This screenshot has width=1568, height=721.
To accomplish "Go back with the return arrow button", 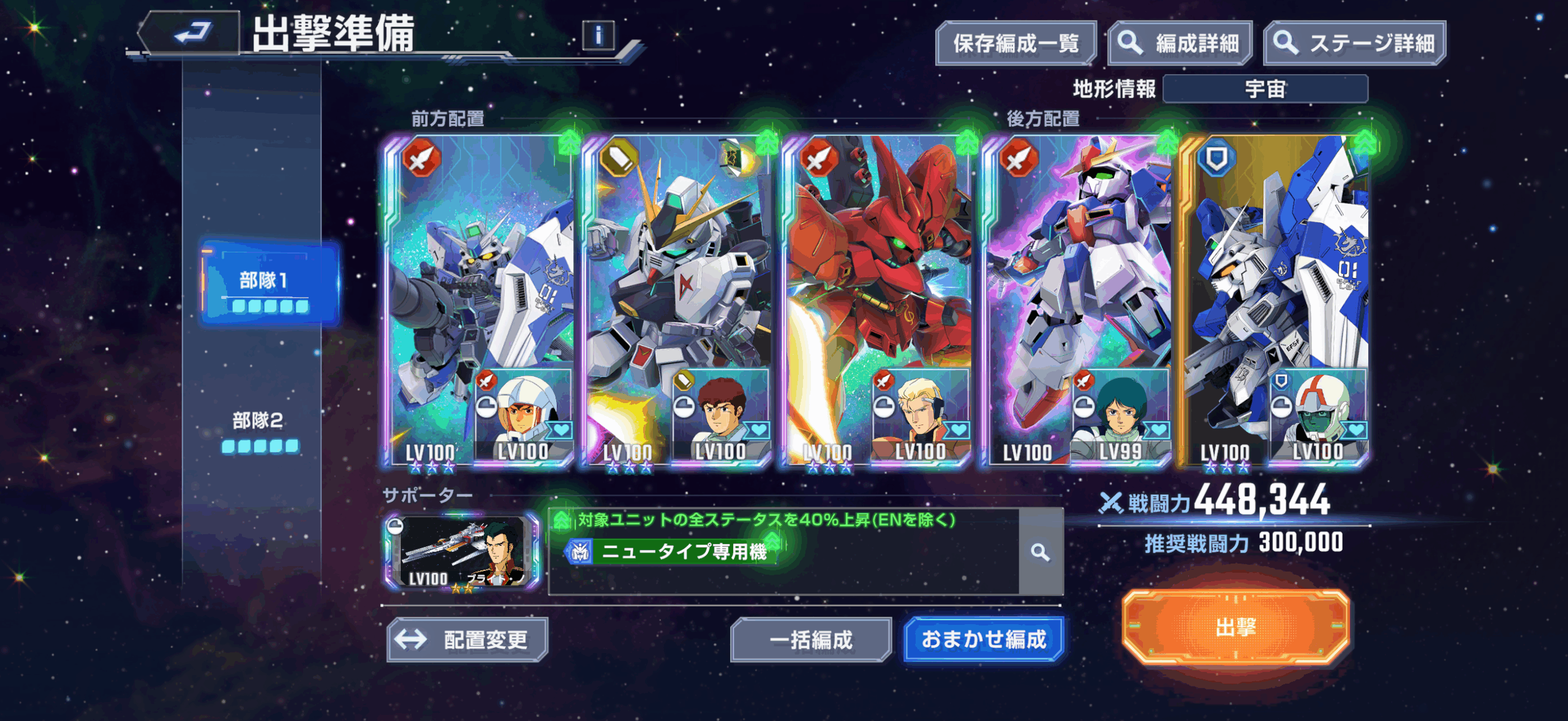I will [192, 33].
